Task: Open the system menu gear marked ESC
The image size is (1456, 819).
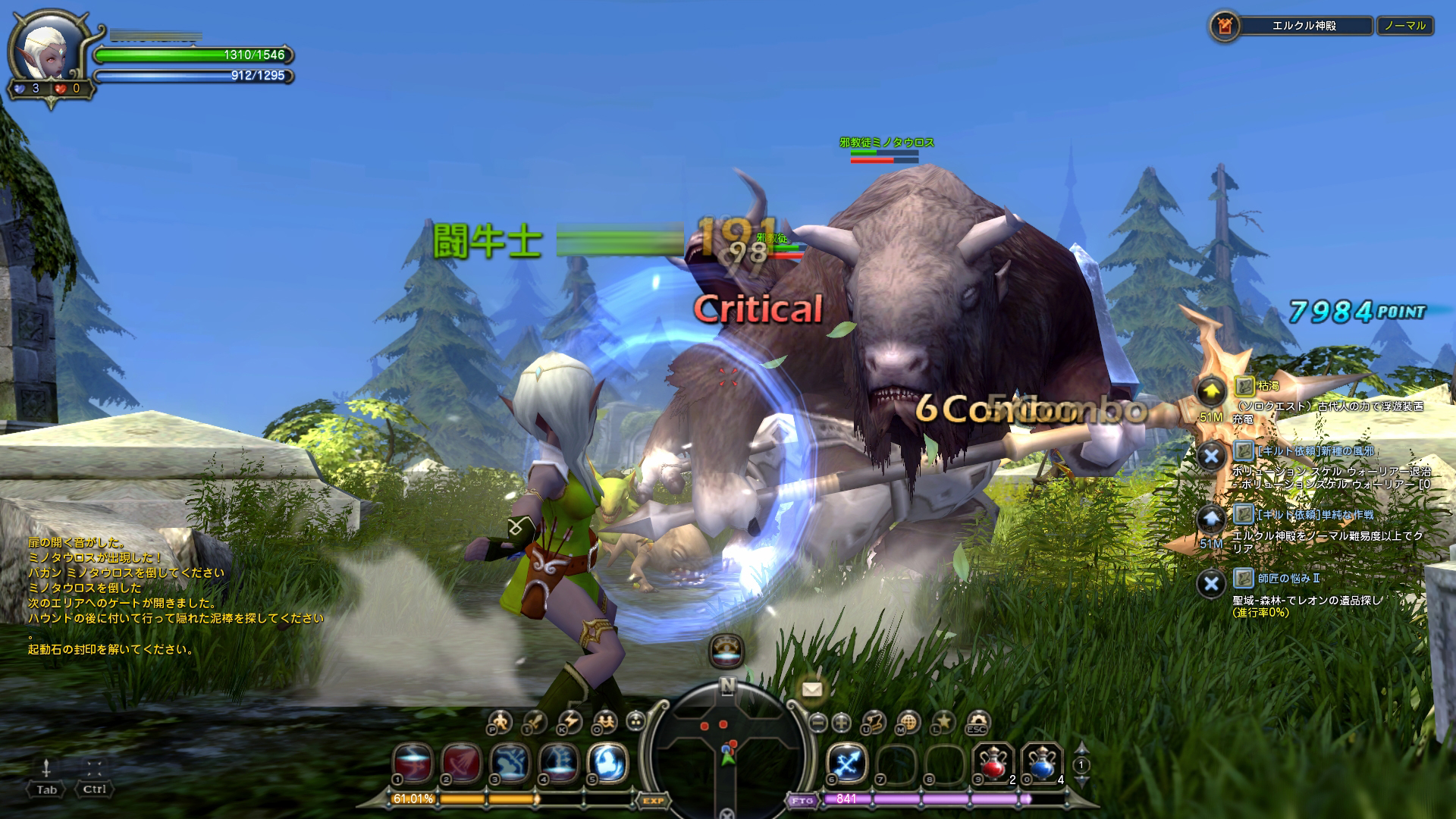Action: [978, 721]
